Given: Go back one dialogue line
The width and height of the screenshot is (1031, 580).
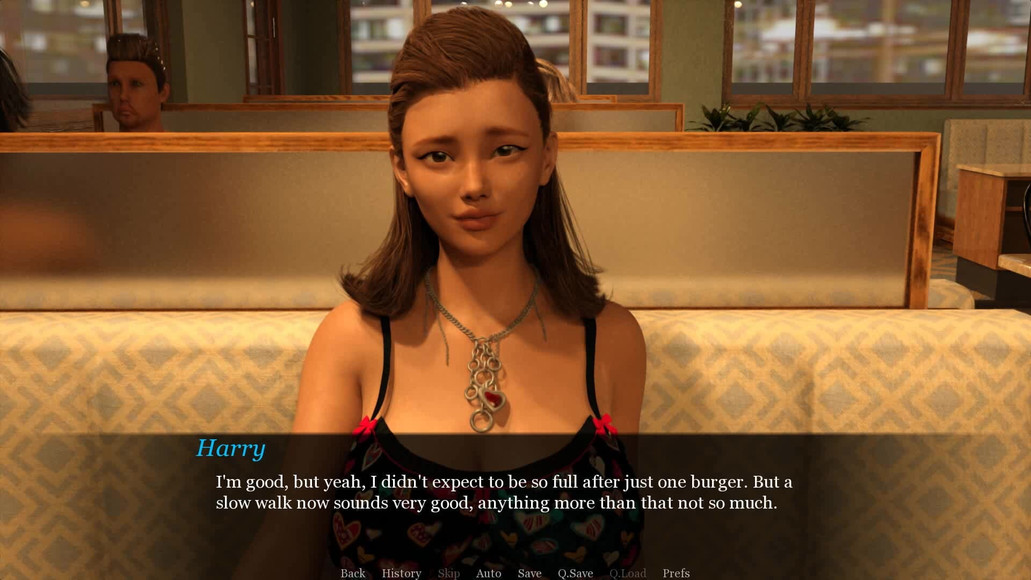Looking at the screenshot, I should [x=353, y=573].
